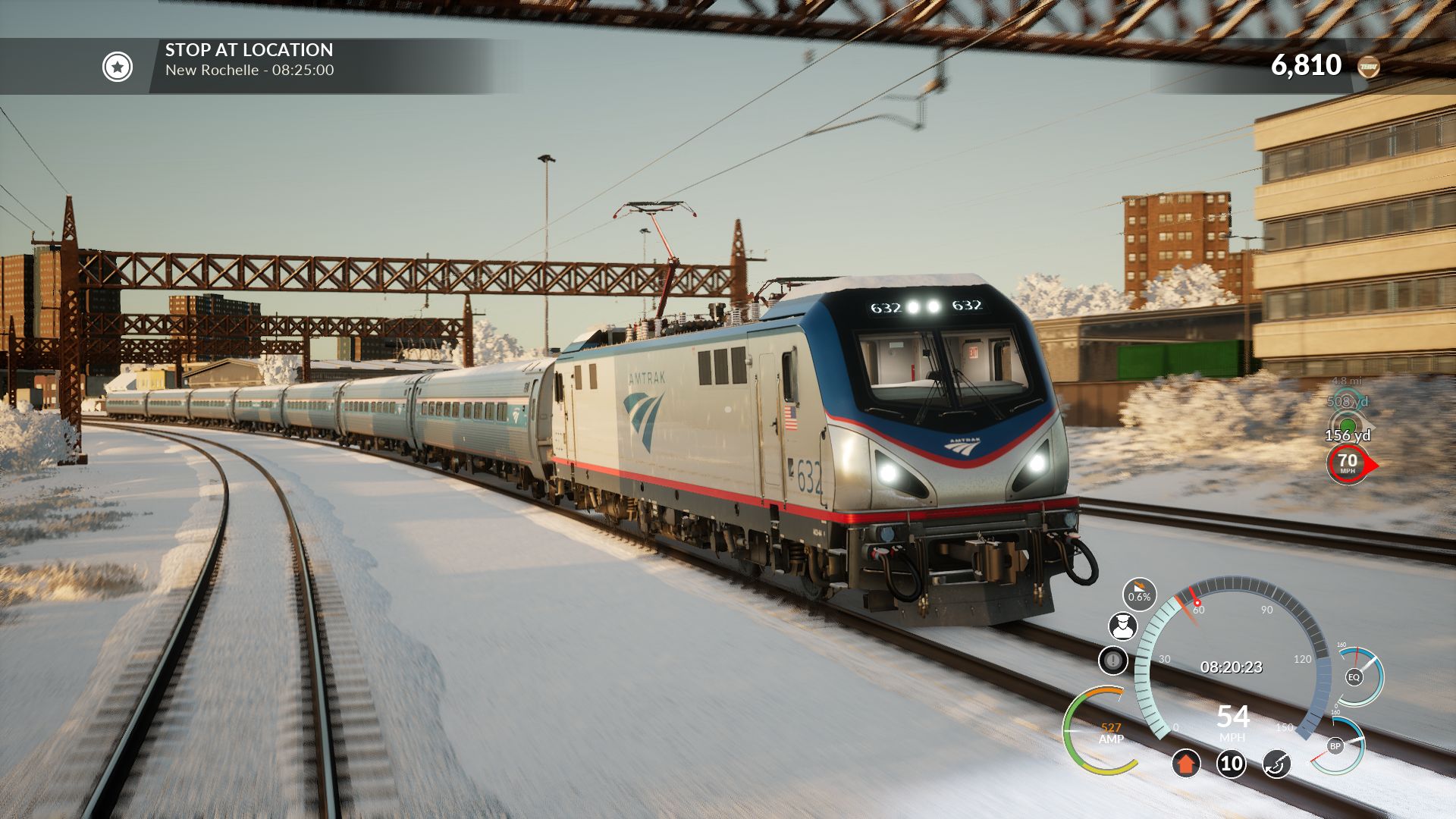
Task: Acknowledge the exclamation alert icon
Action: coord(1112,661)
